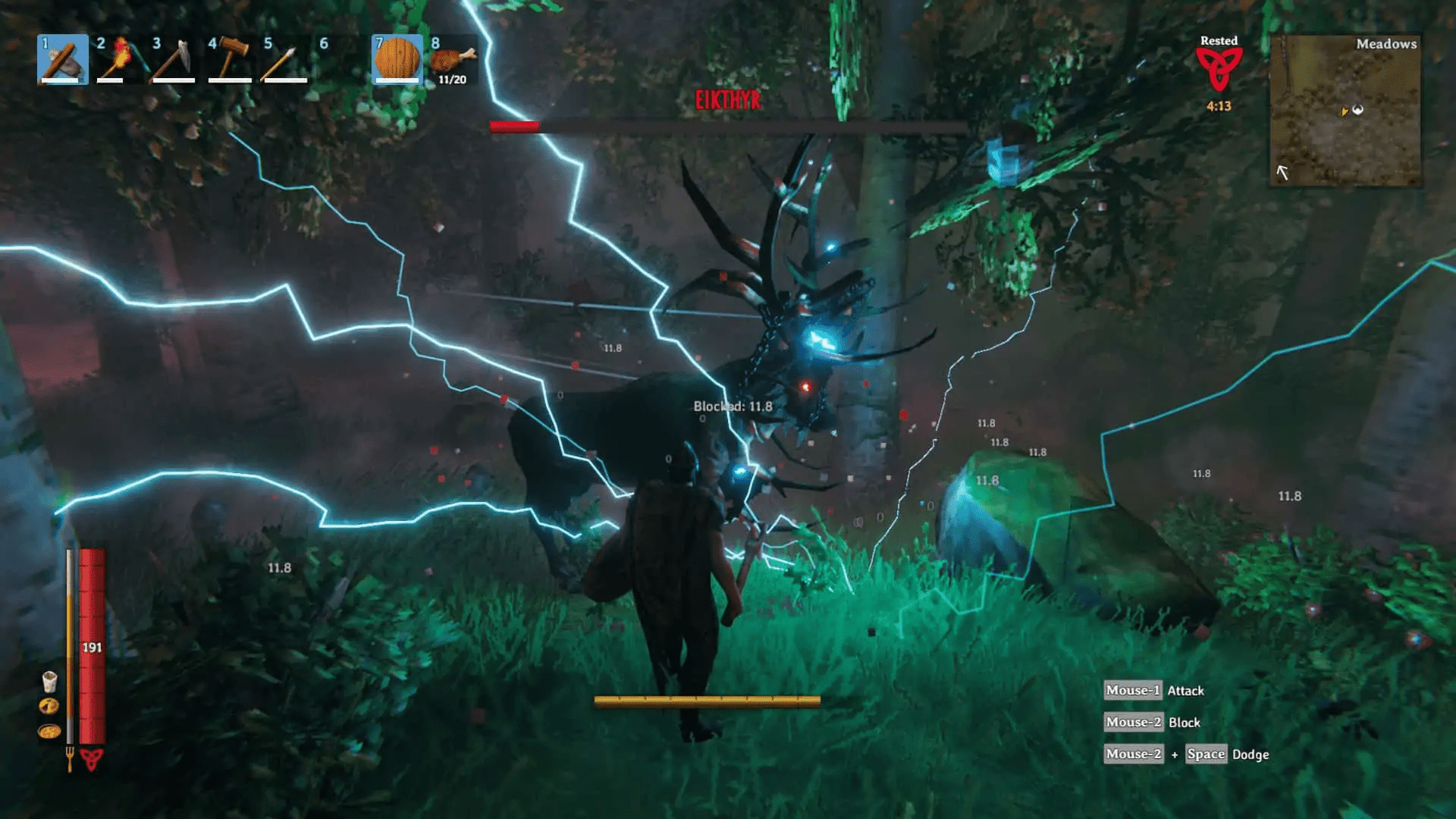Click the Space Dodge keybind hint
This screenshot has height=819, width=1456.
[x=1206, y=754]
